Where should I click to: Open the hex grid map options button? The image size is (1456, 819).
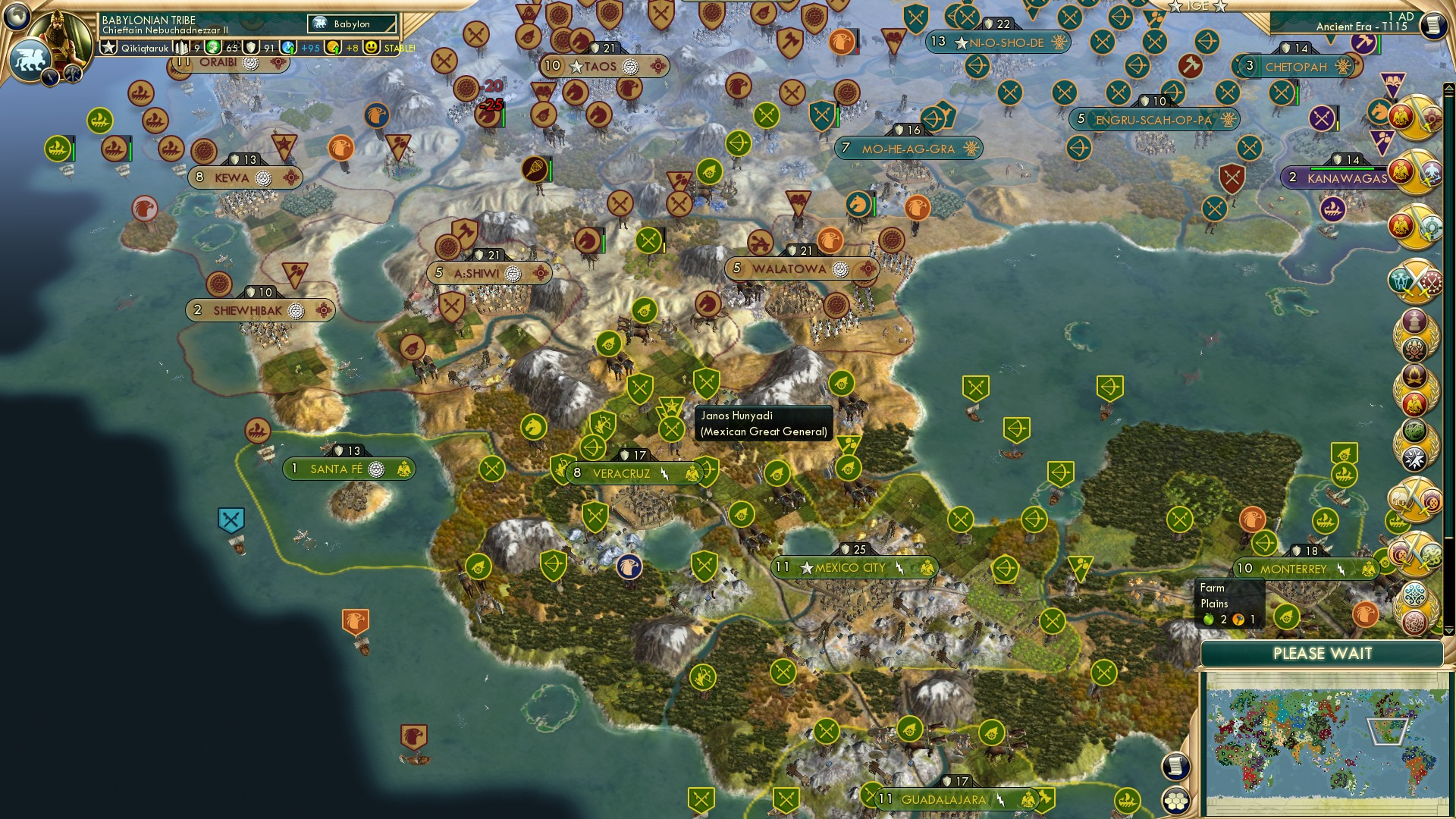pos(1175,800)
